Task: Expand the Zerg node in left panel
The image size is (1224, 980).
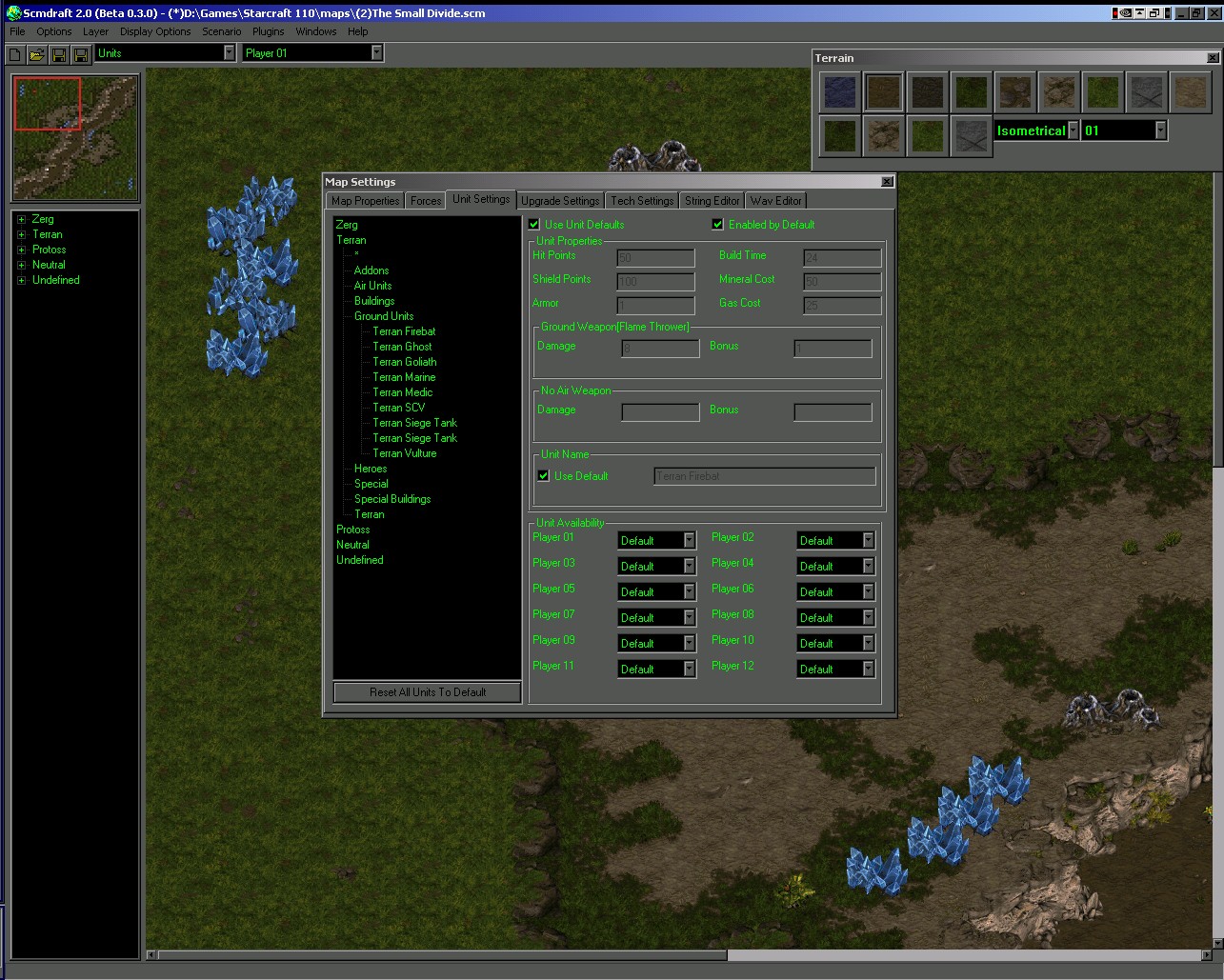Action: click(21, 219)
